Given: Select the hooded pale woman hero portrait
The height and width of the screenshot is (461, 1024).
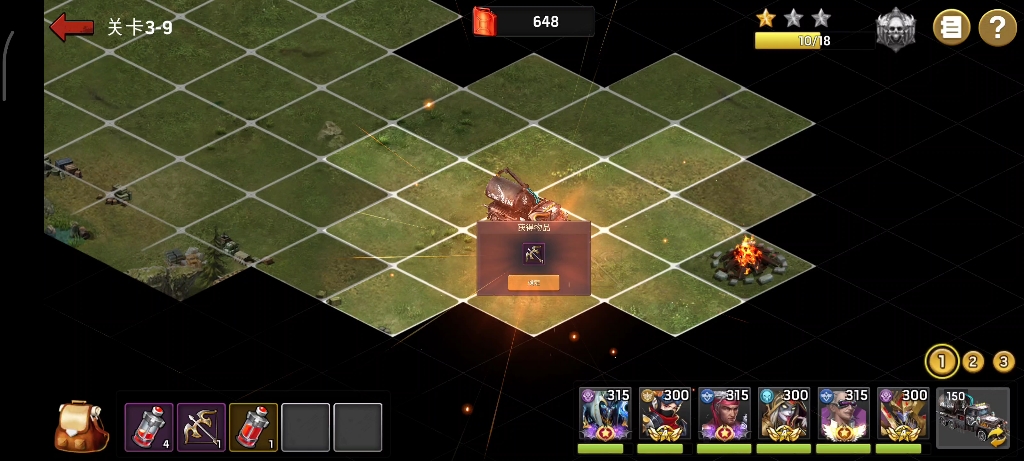Looking at the screenshot, I should (783, 414).
